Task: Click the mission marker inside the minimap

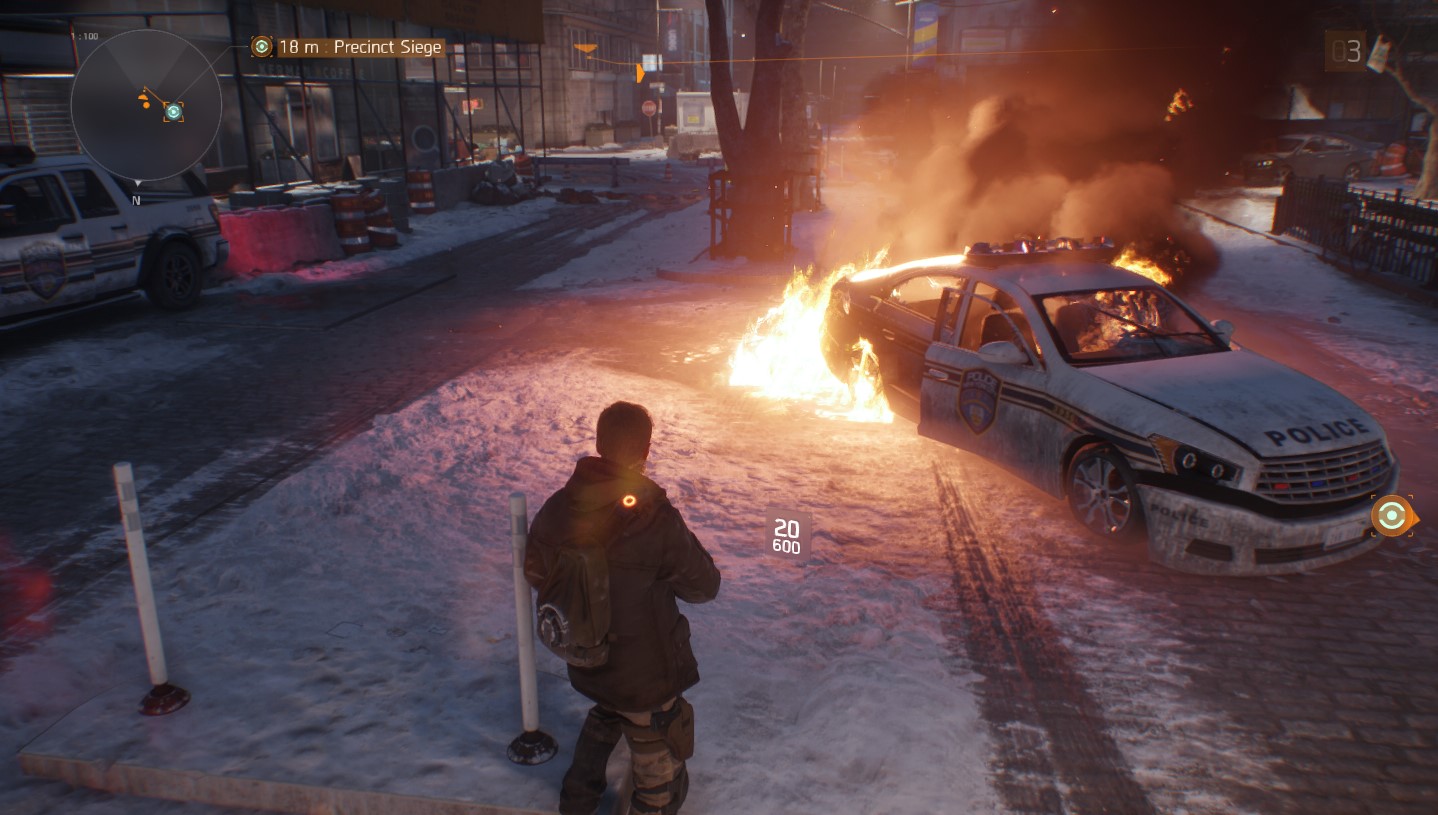Action: pyautogui.click(x=173, y=110)
